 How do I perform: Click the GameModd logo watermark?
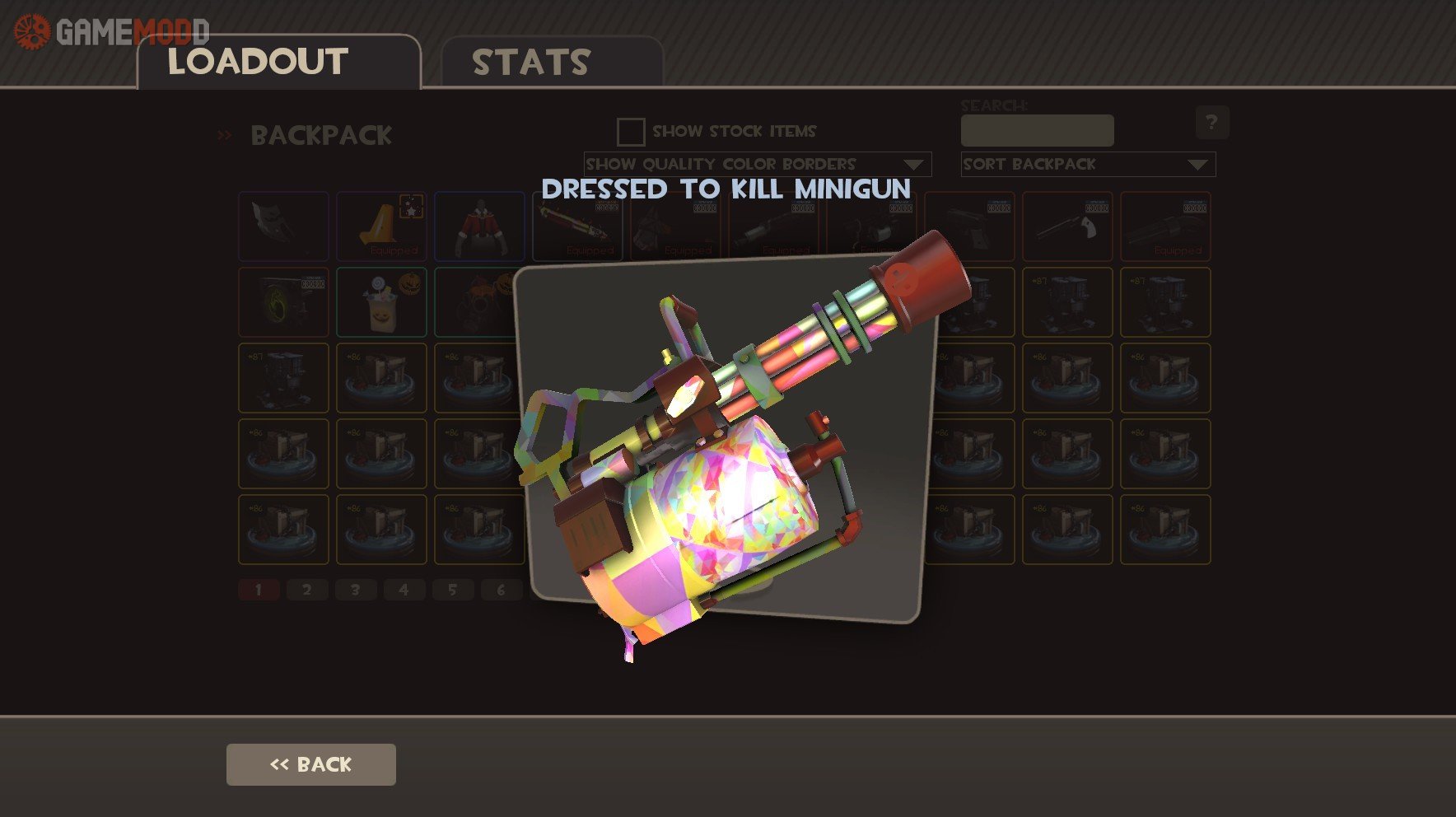tap(111, 32)
